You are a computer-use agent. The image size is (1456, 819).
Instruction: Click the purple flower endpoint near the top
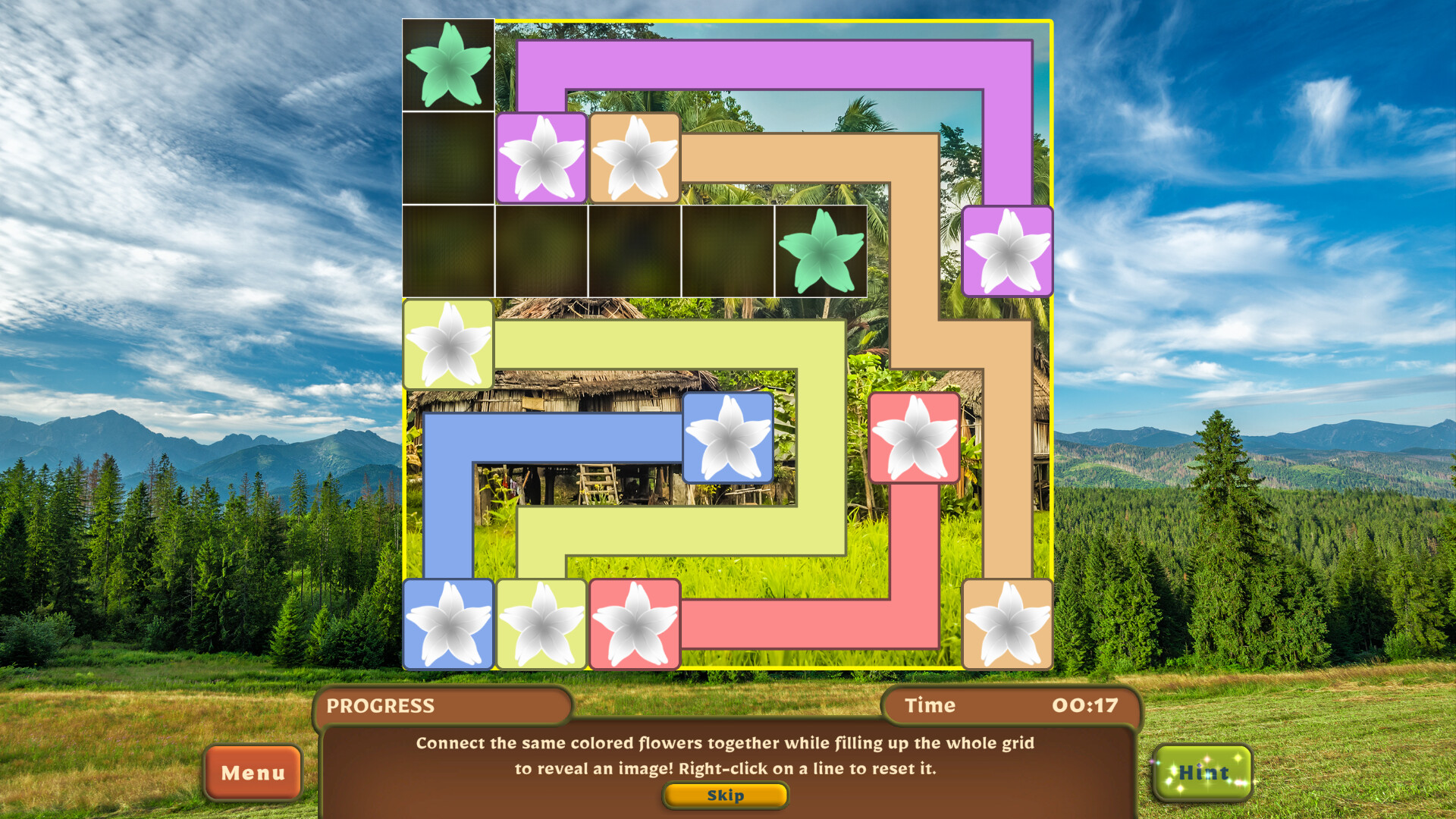point(541,157)
